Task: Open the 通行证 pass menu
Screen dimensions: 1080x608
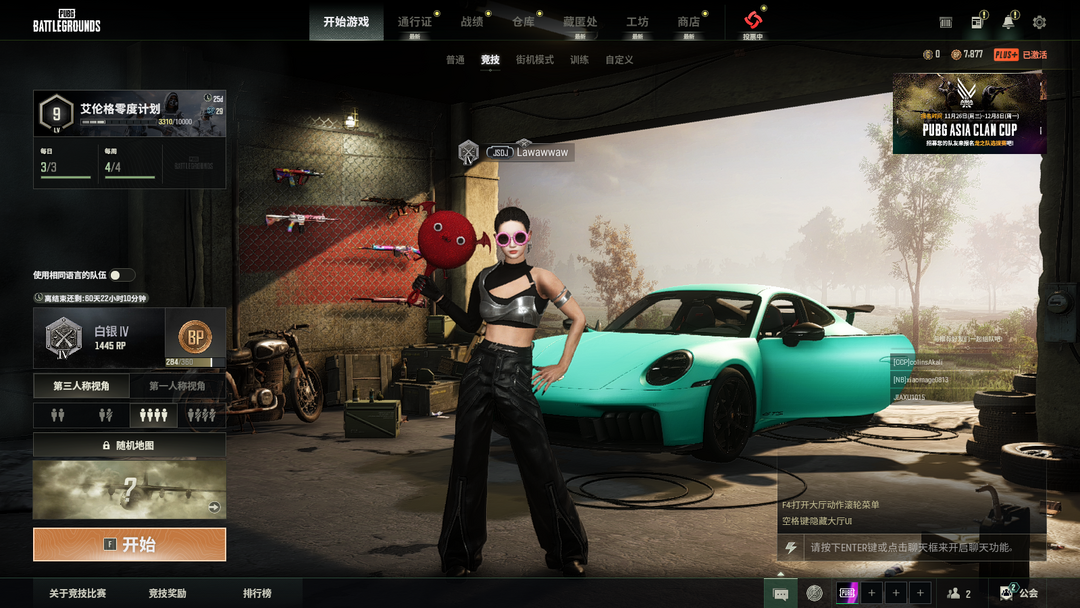Action: [x=415, y=22]
